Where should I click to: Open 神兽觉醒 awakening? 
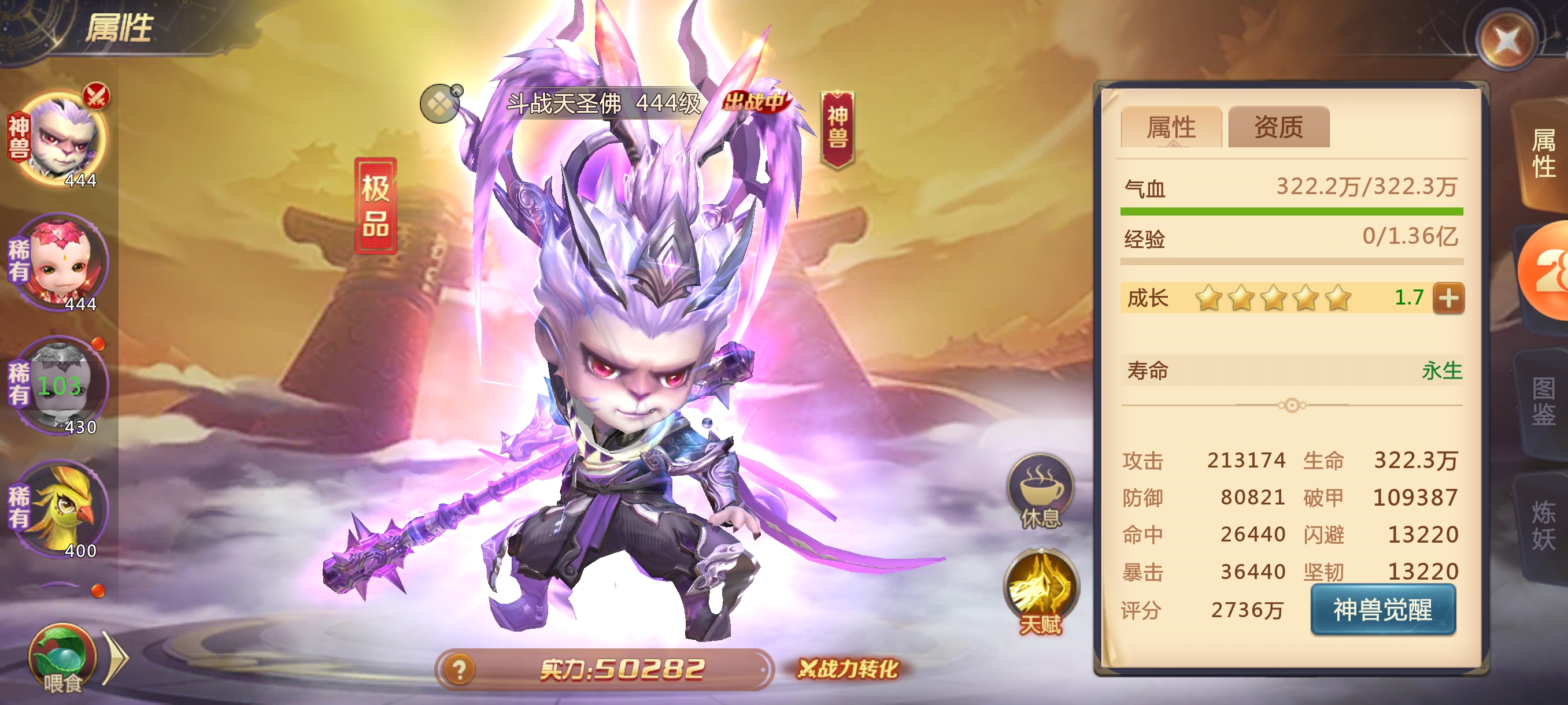tap(1382, 610)
